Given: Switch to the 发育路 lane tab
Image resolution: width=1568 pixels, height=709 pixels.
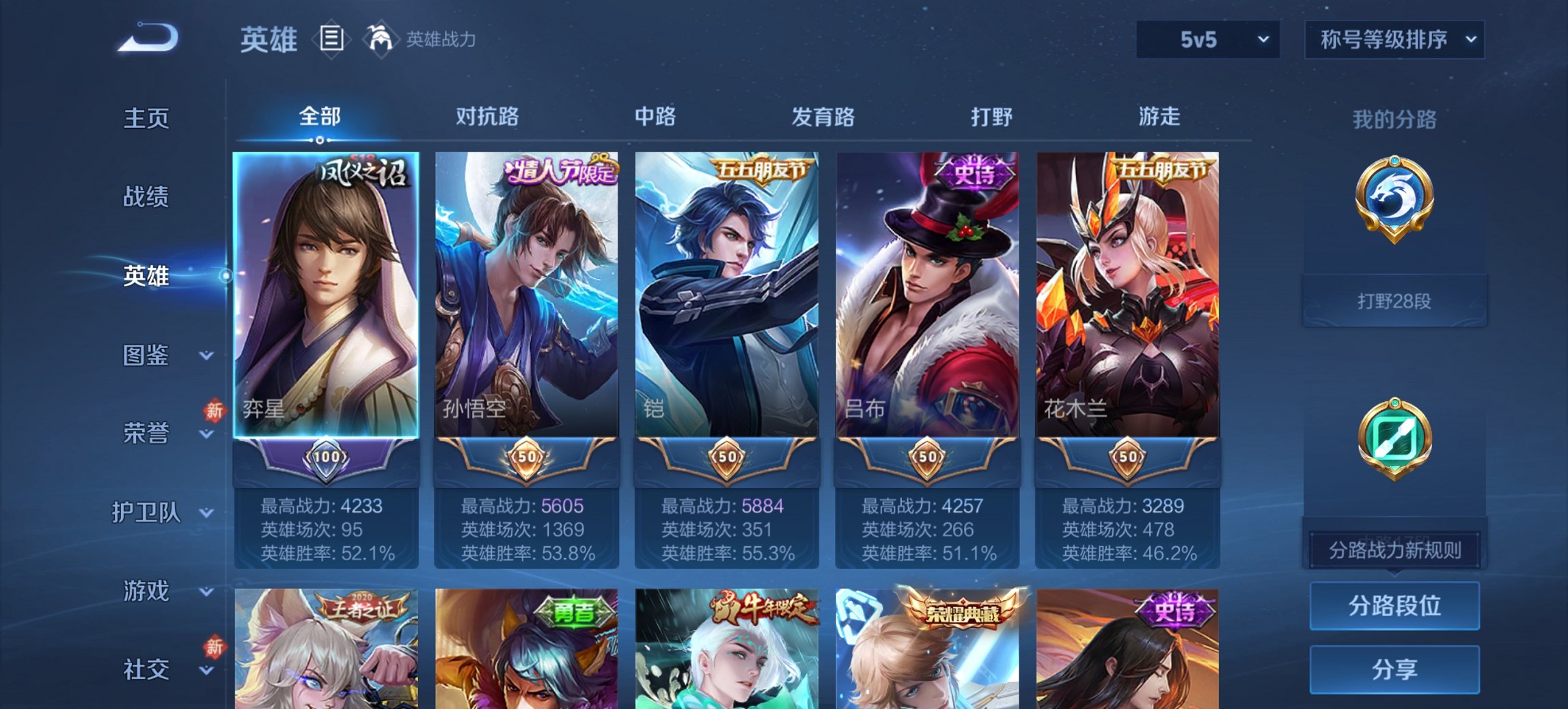Looking at the screenshot, I should click(x=823, y=116).
